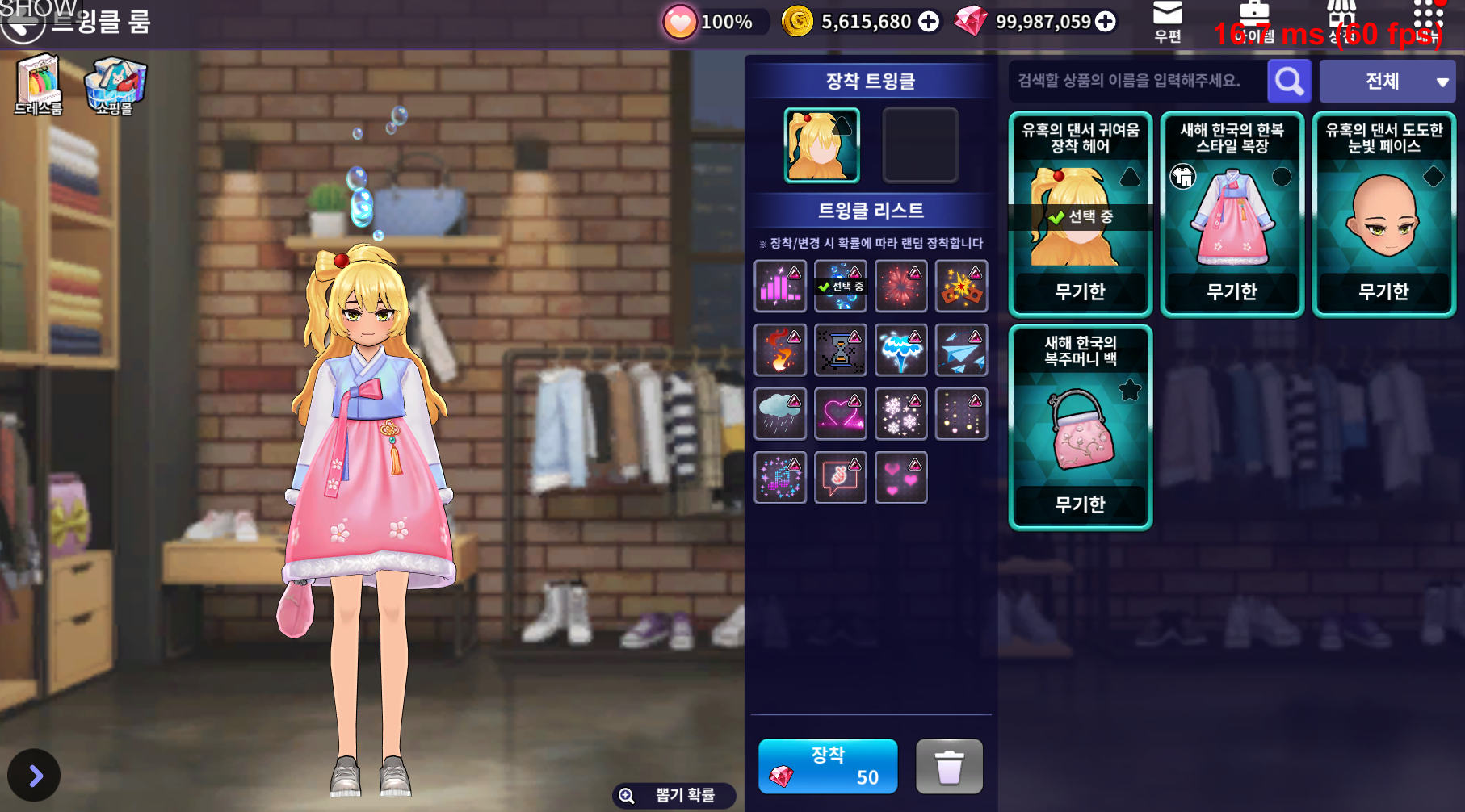Click the back arrow button
Image resolution: width=1465 pixels, height=812 pixels.
[21, 24]
